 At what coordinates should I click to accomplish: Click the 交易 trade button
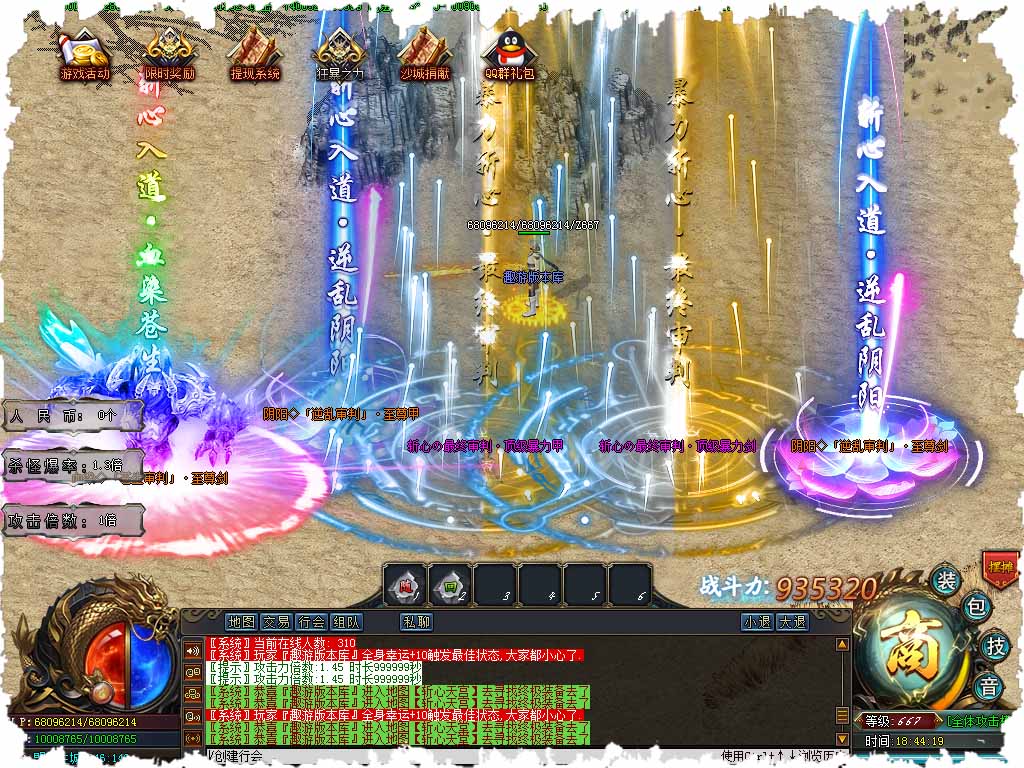pyautogui.click(x=276, y=621)
